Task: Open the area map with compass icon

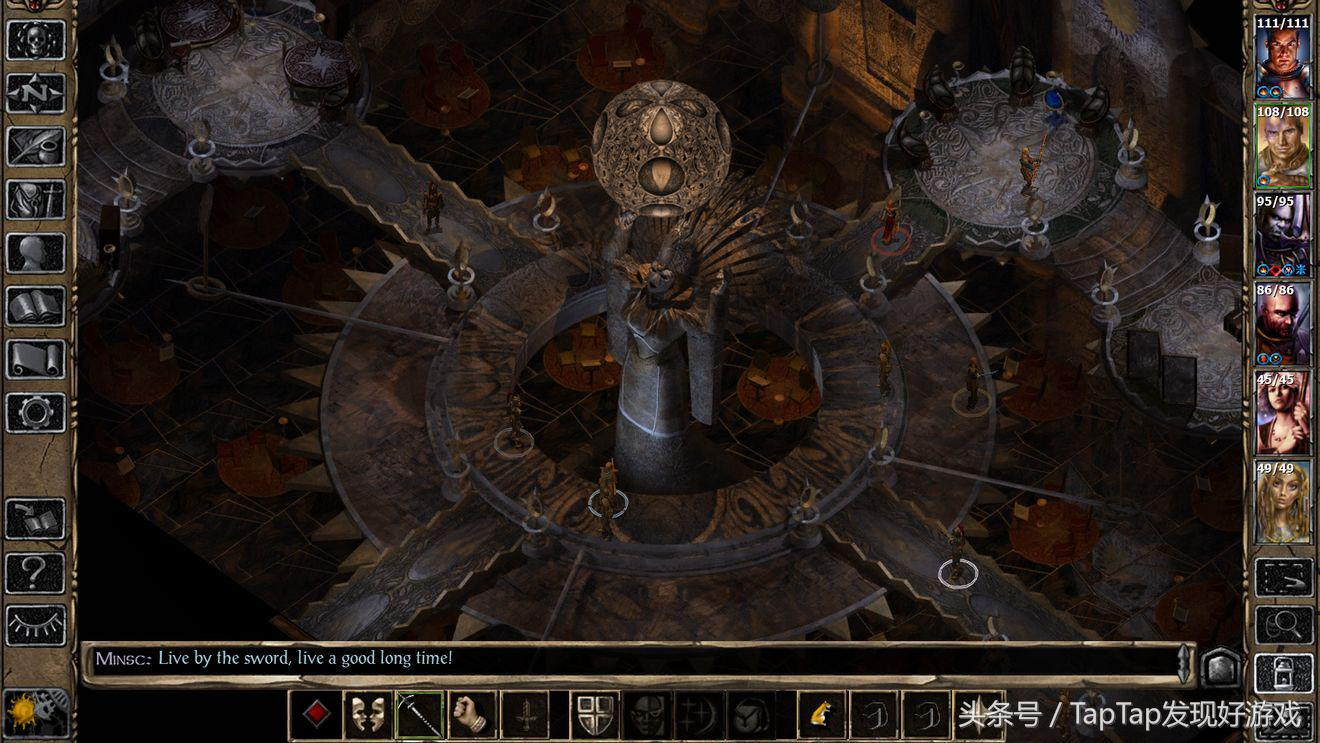Action: pos(35,92)
